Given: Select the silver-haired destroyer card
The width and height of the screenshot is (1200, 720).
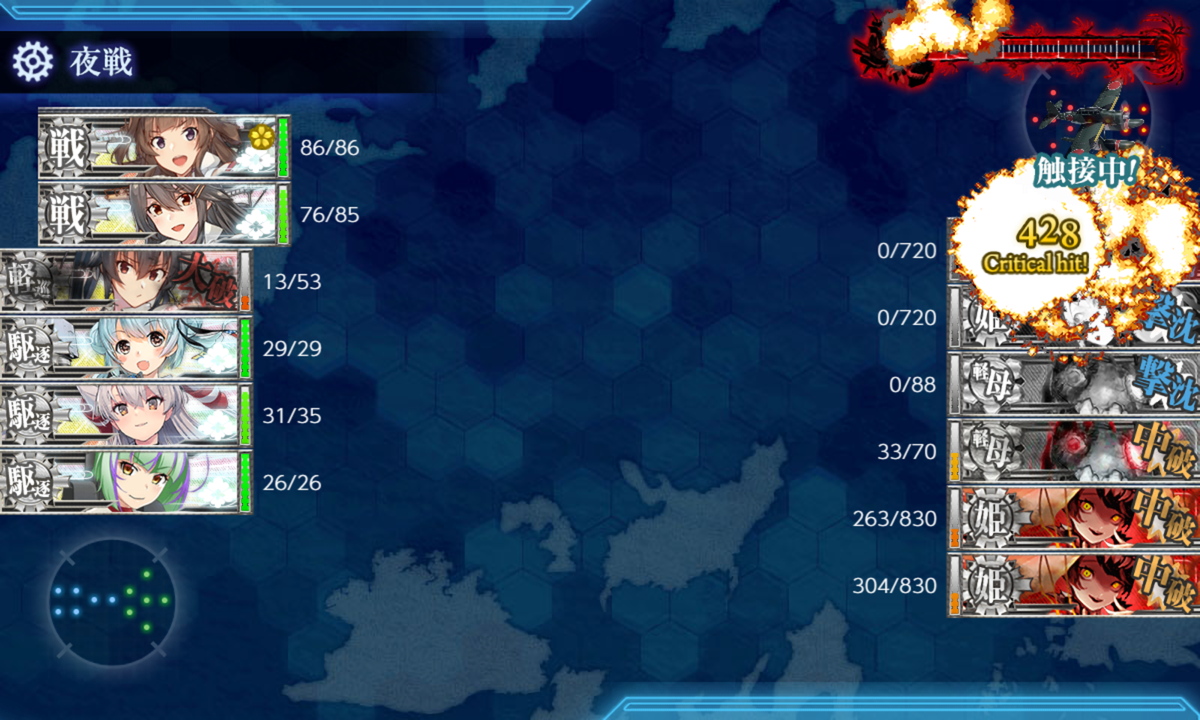Looking at the screenshot, I should (125, 415).
